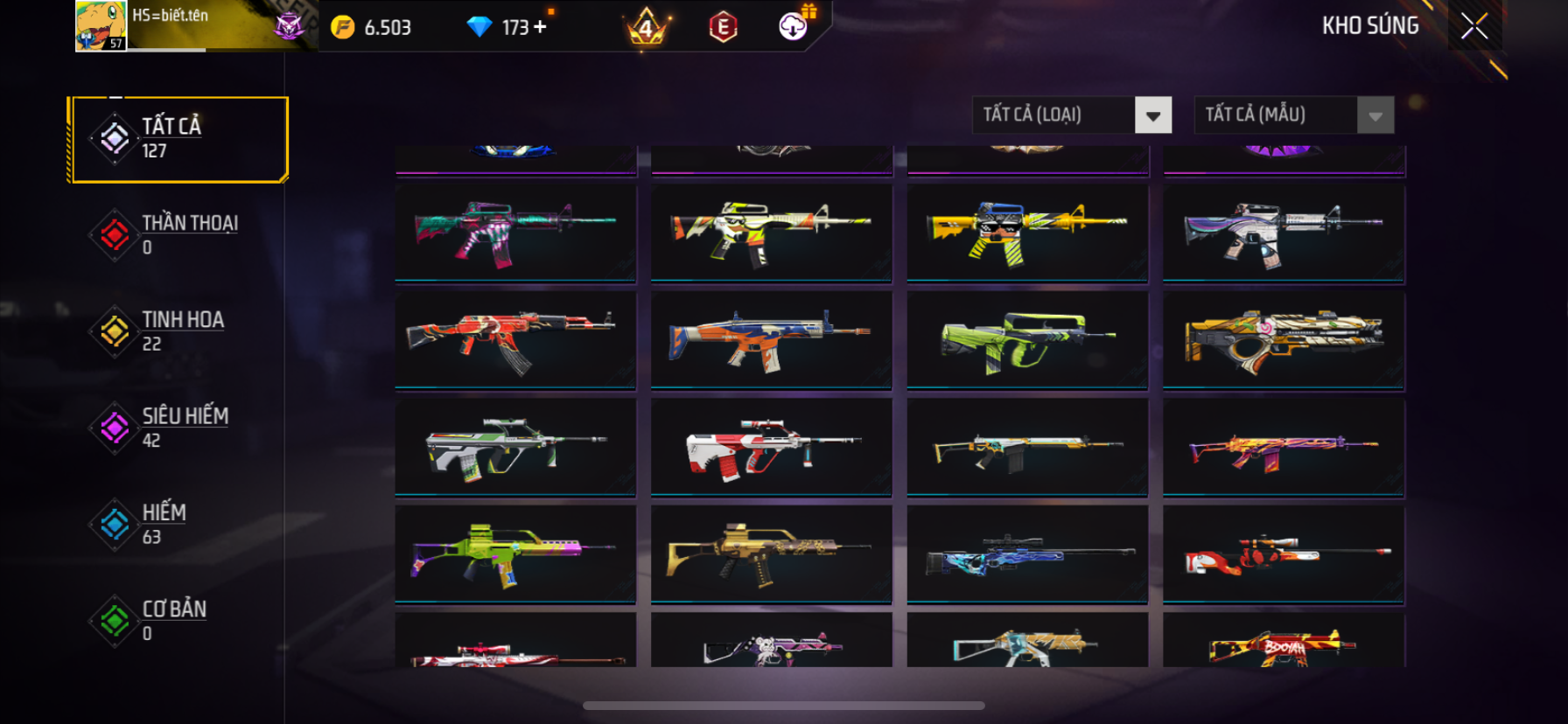Select the Tất Cả category tab
The width and height of the screenshot is (1568, 724).
179,139
